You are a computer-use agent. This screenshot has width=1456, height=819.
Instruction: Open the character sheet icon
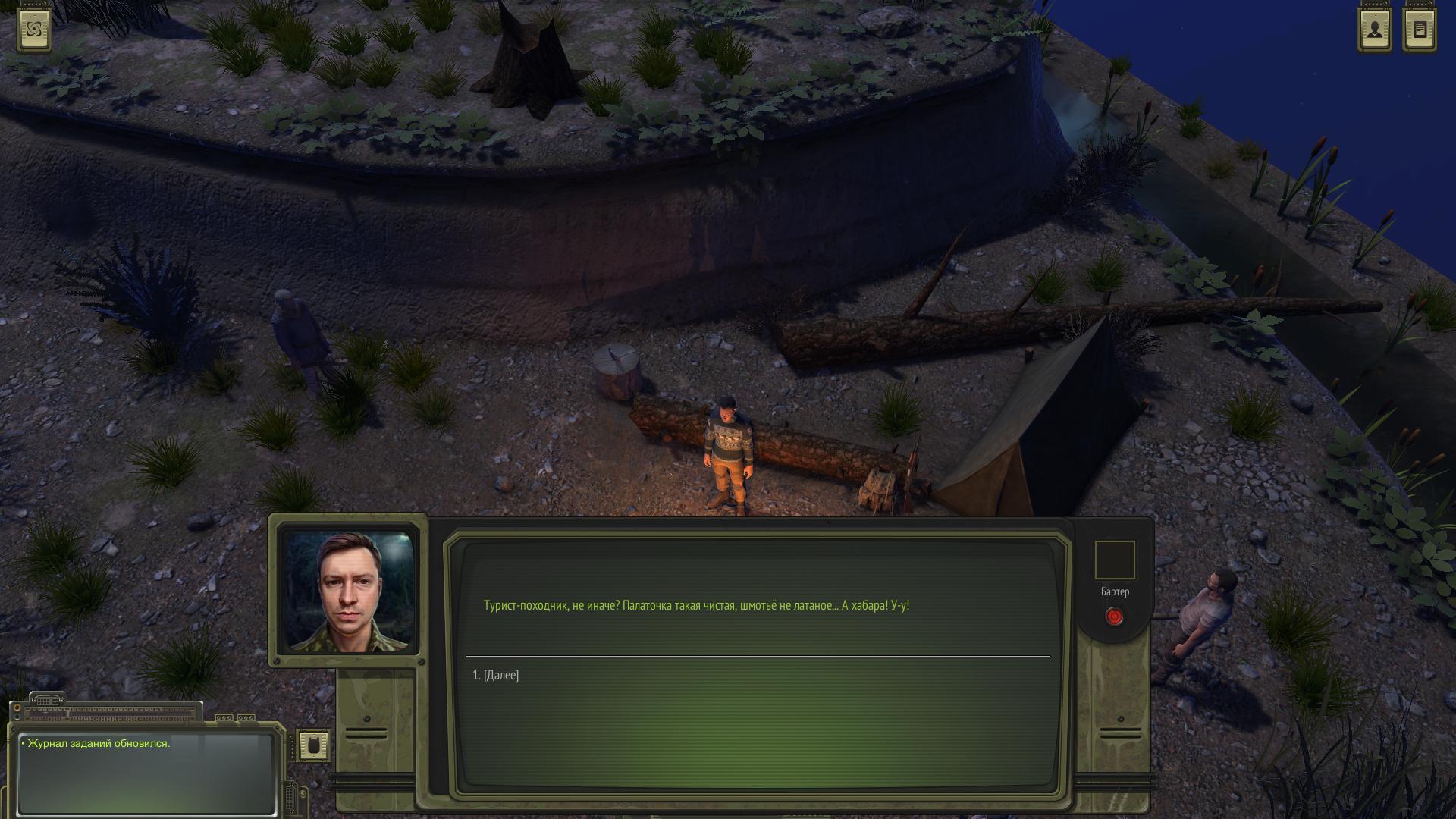click(1374, 30)
